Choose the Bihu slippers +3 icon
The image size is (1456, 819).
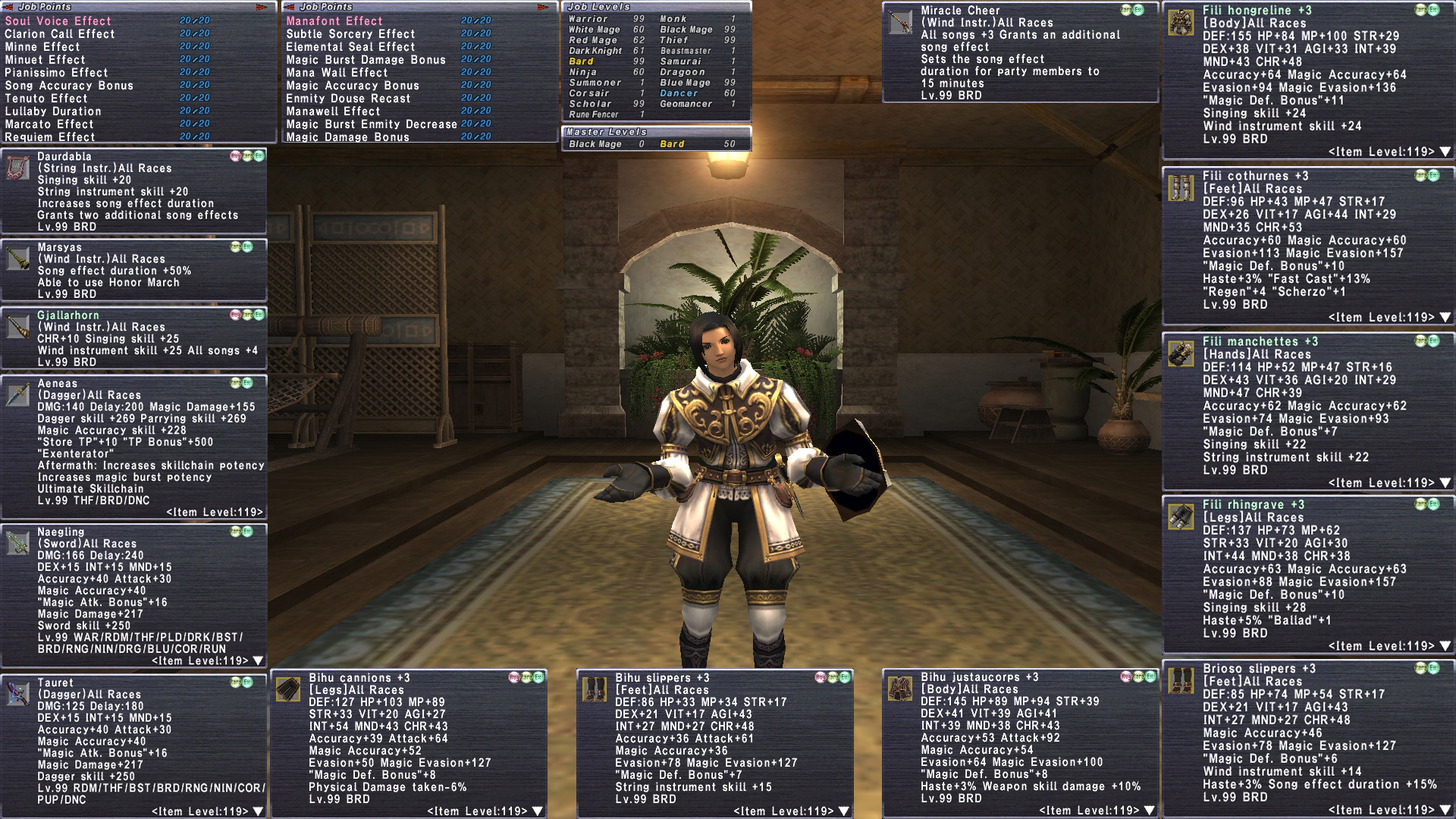point(595,689)
